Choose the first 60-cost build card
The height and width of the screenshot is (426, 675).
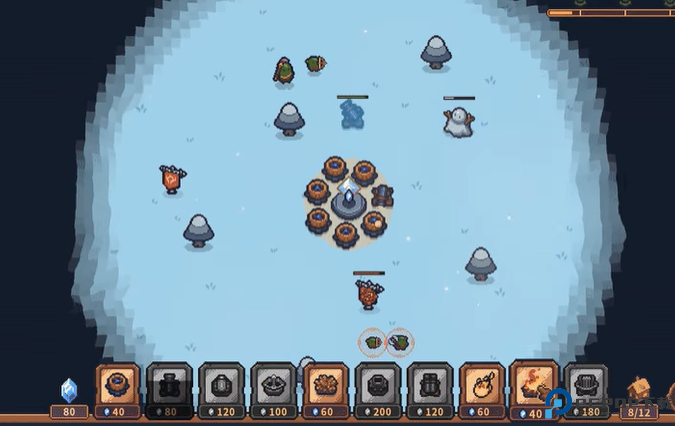(325, 389)
